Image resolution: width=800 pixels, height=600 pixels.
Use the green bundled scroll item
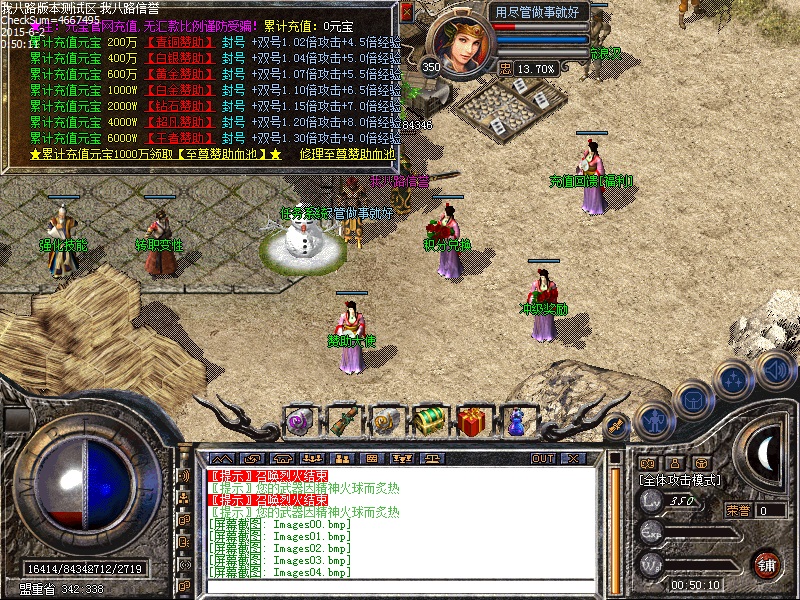(343, 420)
